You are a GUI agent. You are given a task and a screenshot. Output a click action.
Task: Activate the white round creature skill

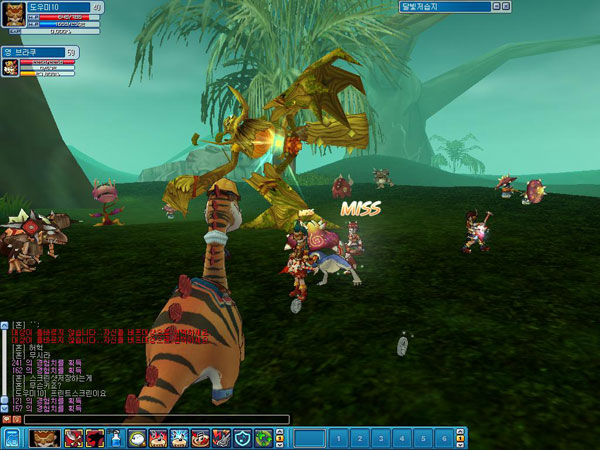point(137,438)
